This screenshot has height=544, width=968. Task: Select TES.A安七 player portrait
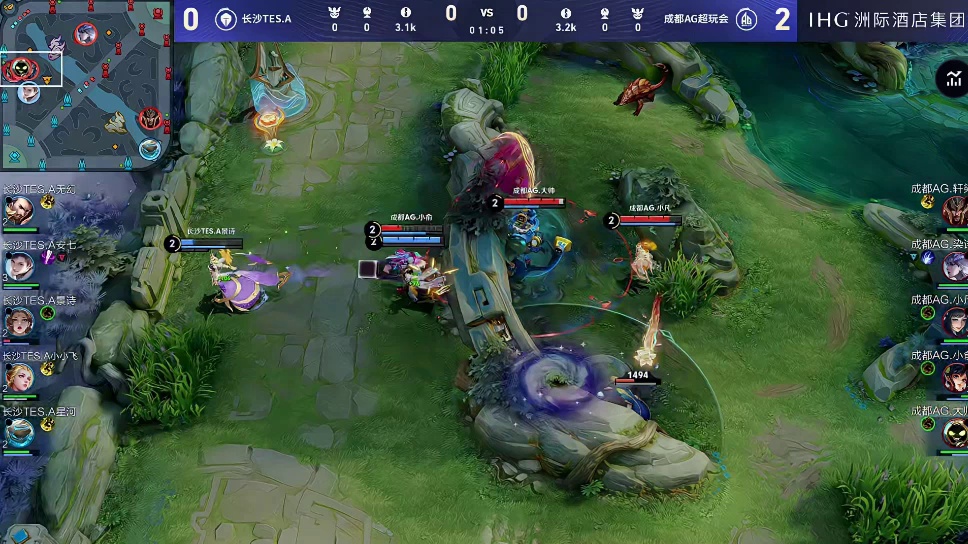pos(19,266)
